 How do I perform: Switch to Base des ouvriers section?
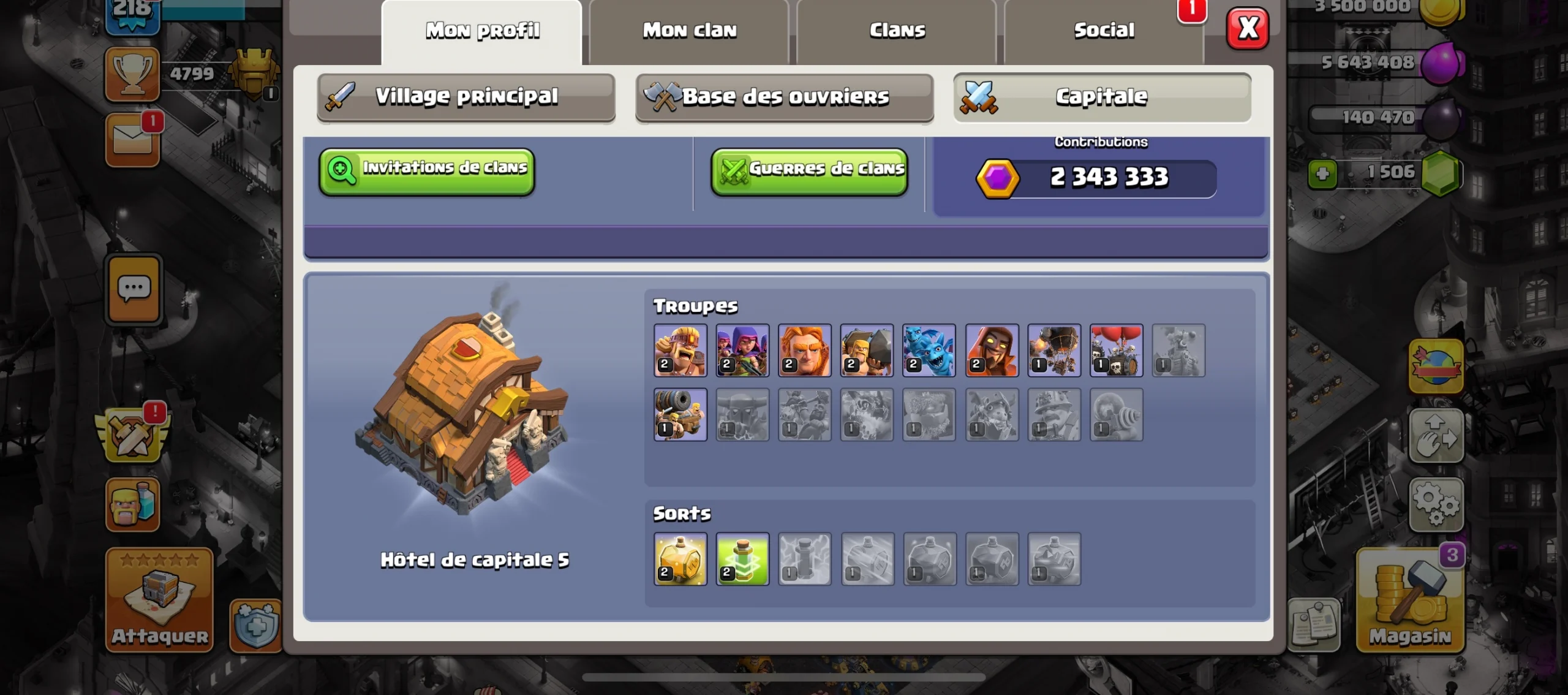coord(785,97)
